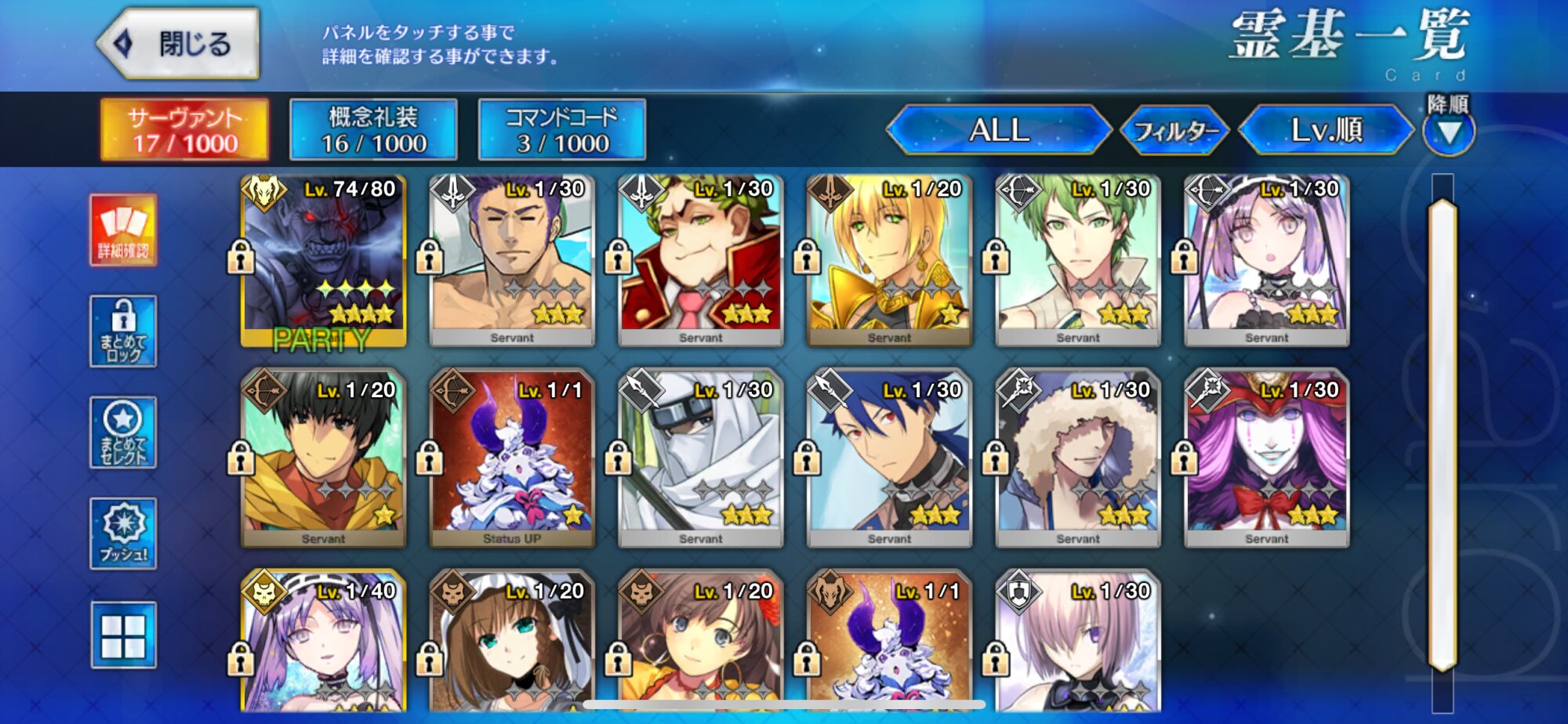Image resolution: width=1568 pixels, height=724 pixels.
Task: Choose the Lv. 1/40 purple-haired servant card
Action: [323, 643]
